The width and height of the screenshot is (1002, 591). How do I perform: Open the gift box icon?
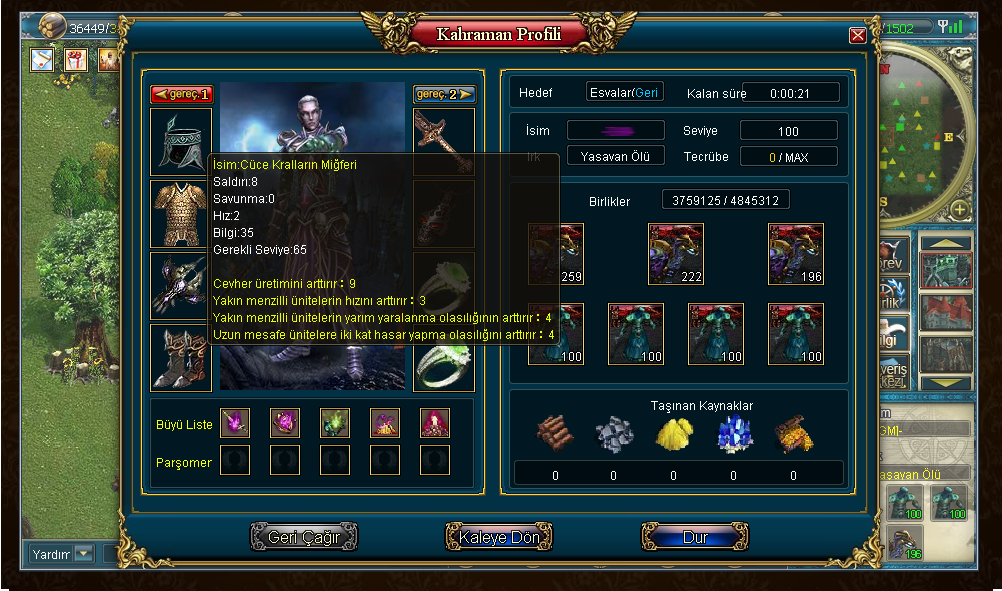pos(76,59)
